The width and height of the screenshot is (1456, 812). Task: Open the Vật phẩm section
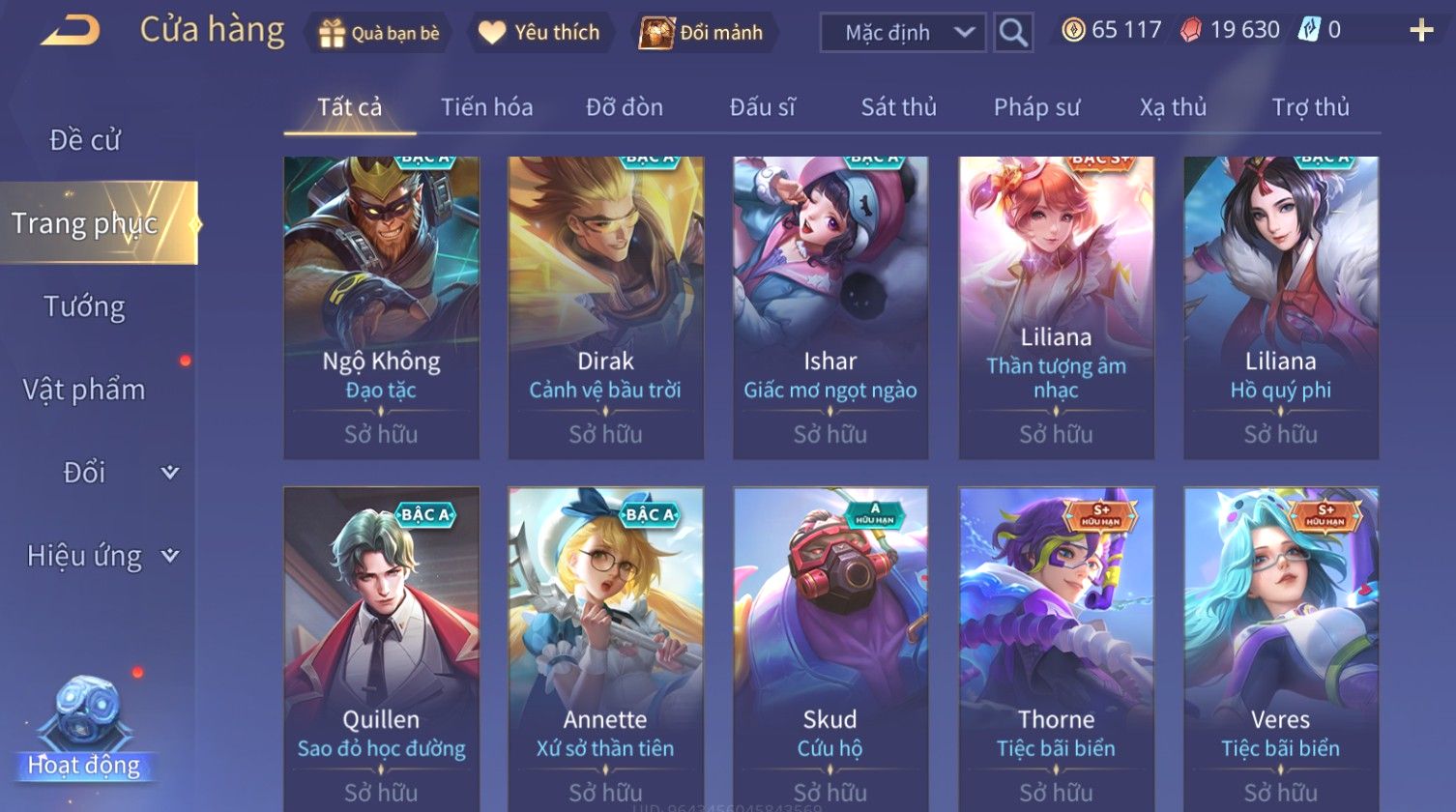85,390
